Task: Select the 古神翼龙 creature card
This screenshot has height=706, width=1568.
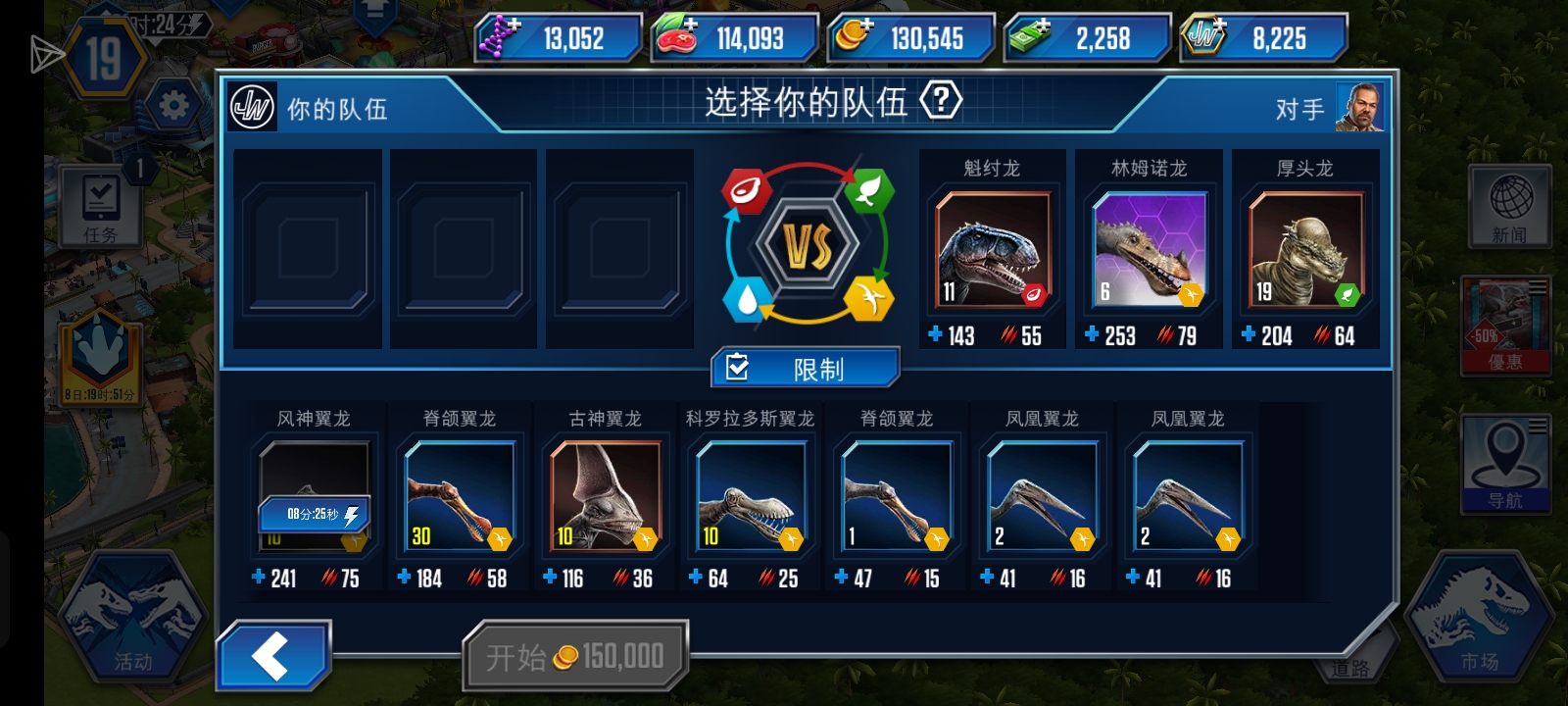Action: click(x=604, y=495)
